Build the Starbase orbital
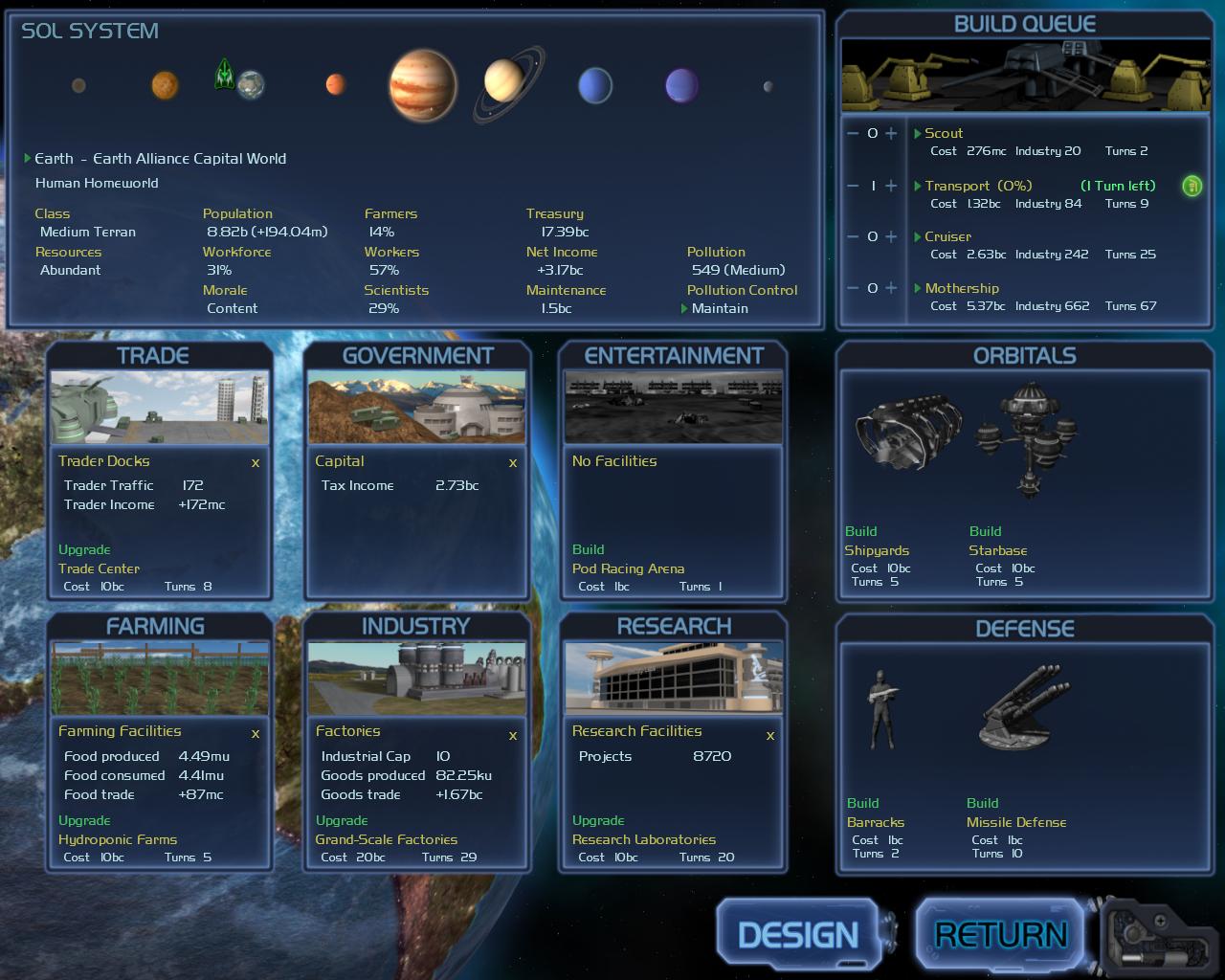 pyautogui.click(x=997, y=550)
